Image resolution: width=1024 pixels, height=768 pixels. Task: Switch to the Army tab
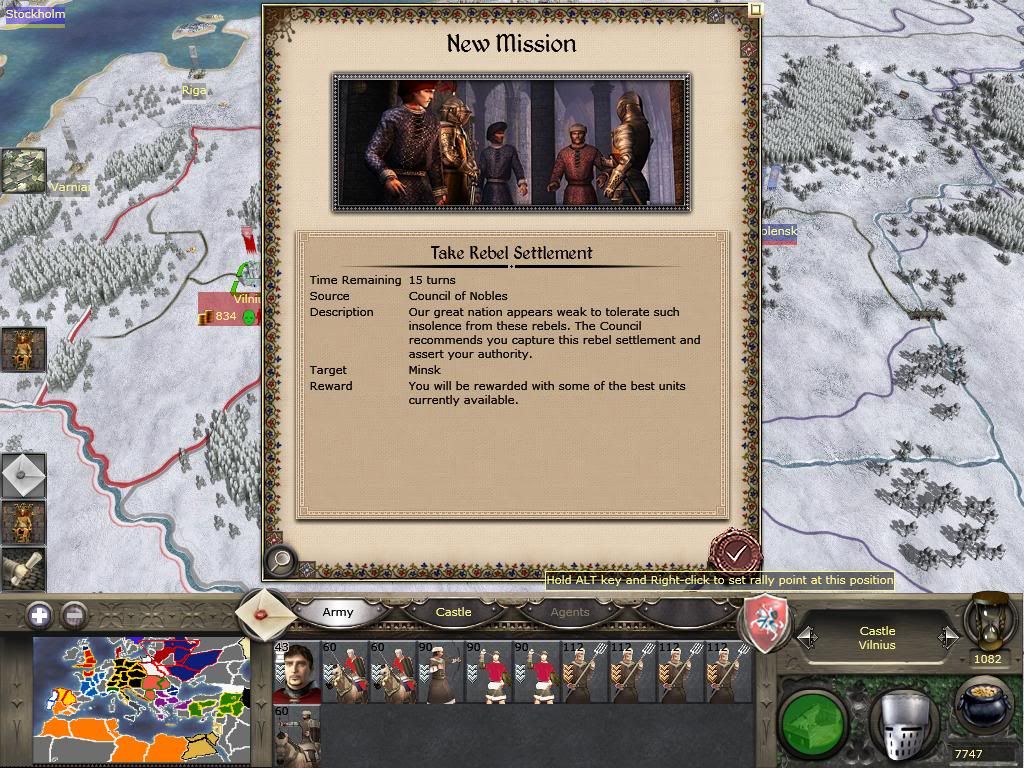(x=338, y=612)
